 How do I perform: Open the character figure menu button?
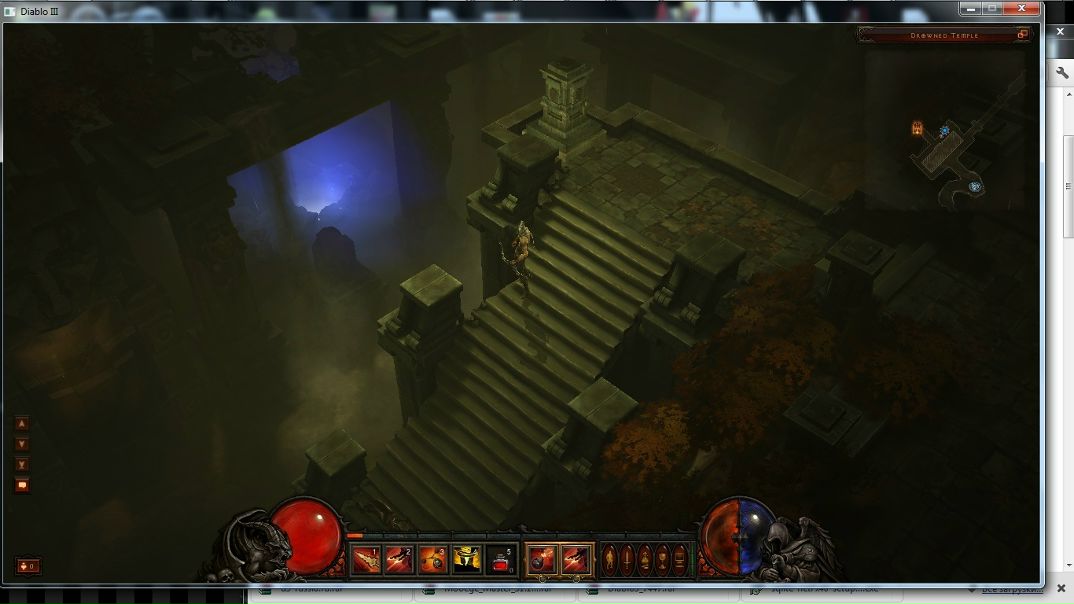[610, 559]
